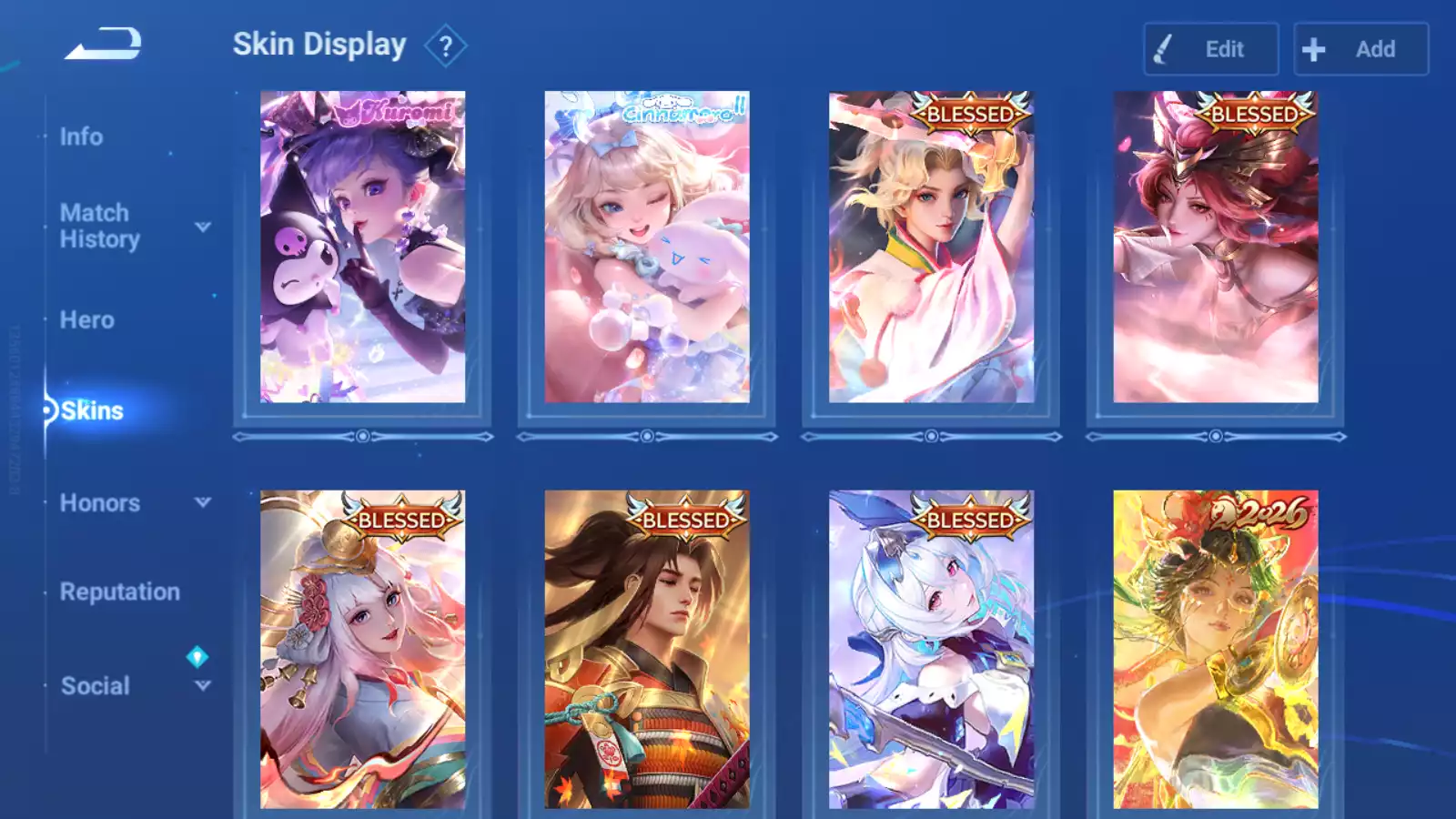Image resolution: width=1456 pixels, height=819 pixels.
Task: Expand the Match History dropdown arrow
Action: pyautogui.click(x=203, y=227)
